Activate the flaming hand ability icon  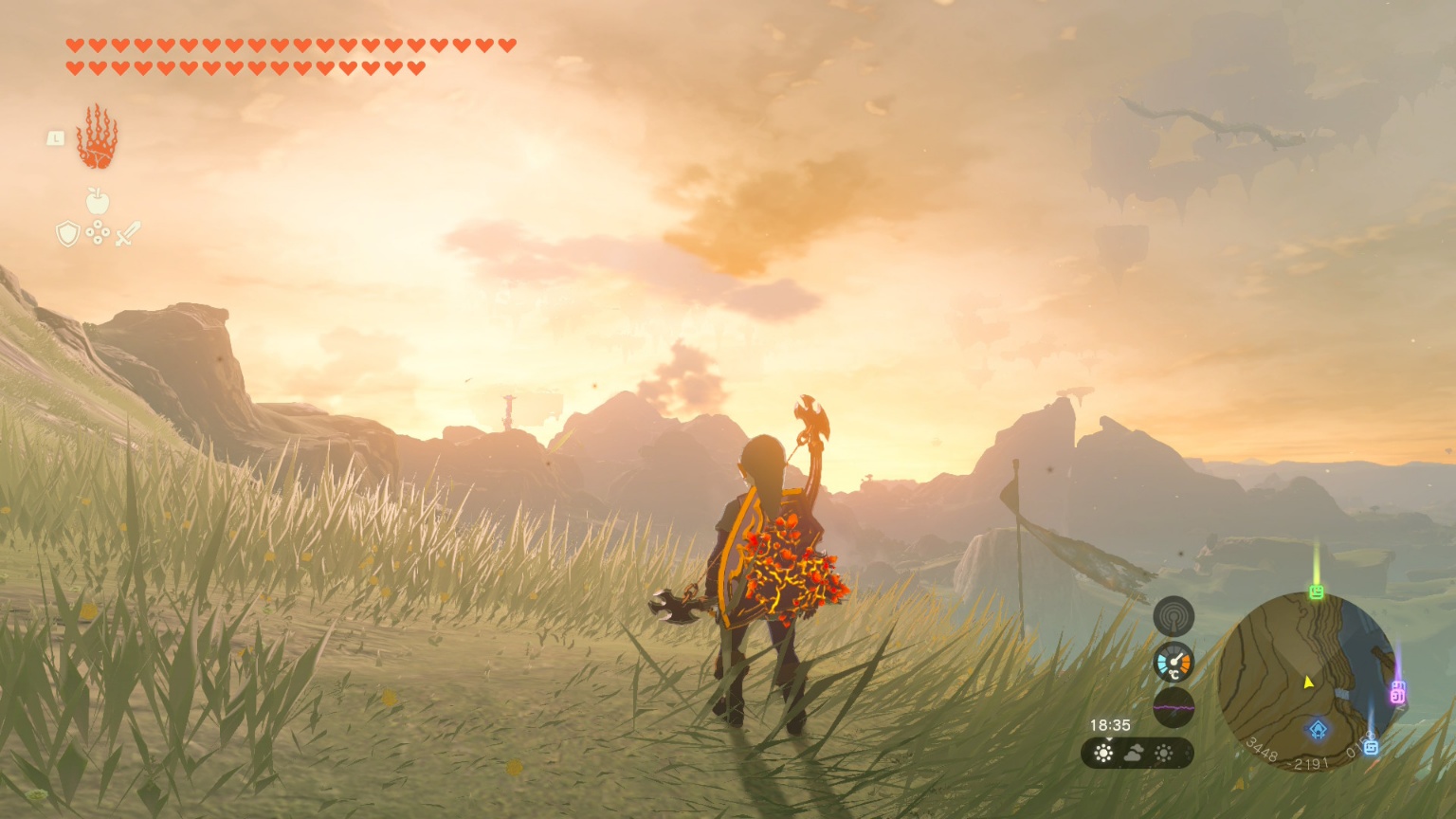tap(97, 138)
